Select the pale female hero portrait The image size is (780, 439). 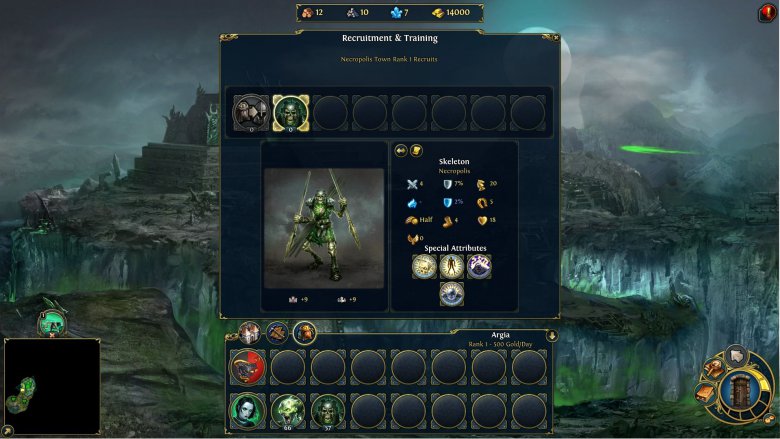pyautogui.click(x=248, y=410)
